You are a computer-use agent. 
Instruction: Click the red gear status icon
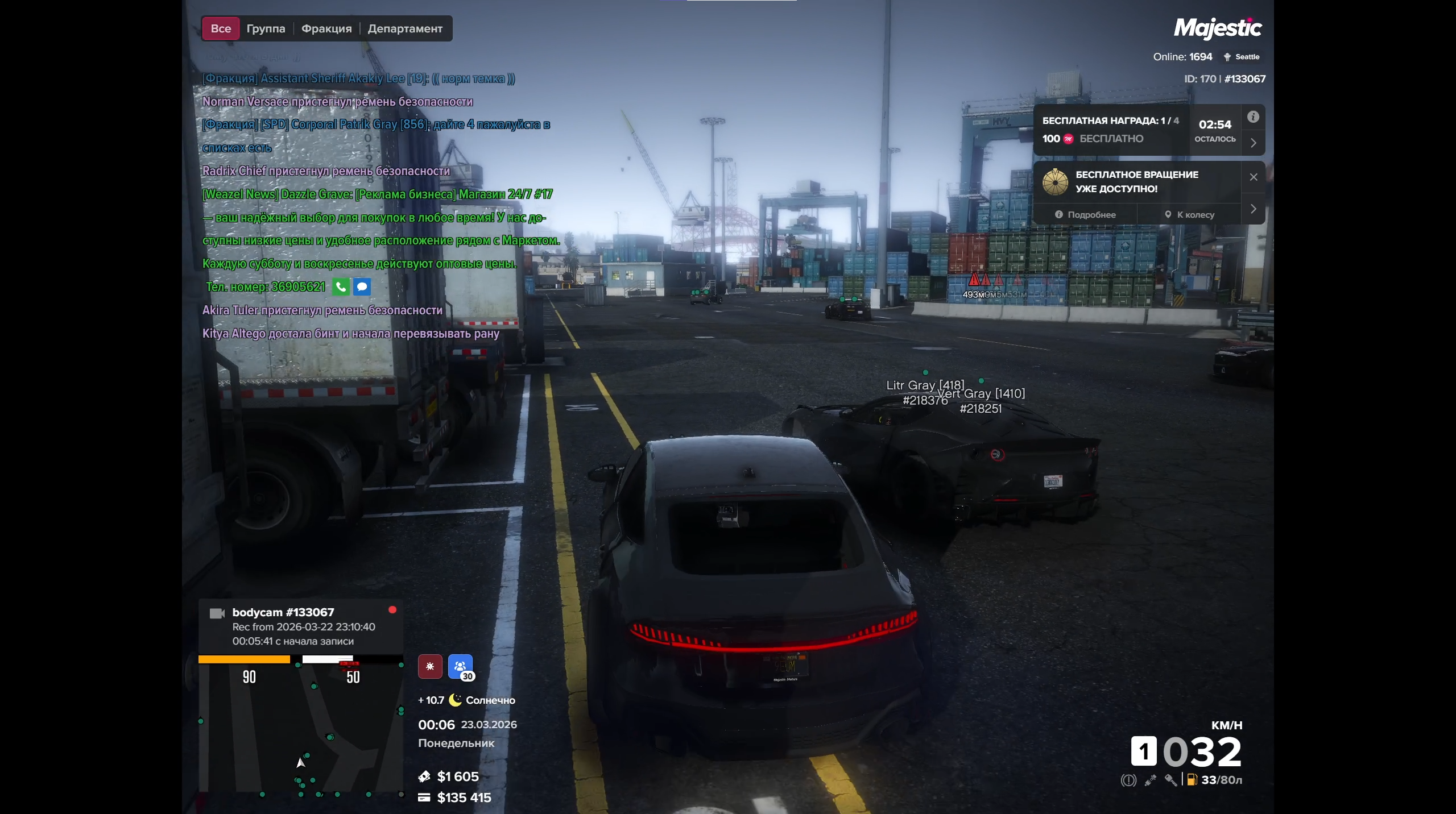[x=430, y=666]
